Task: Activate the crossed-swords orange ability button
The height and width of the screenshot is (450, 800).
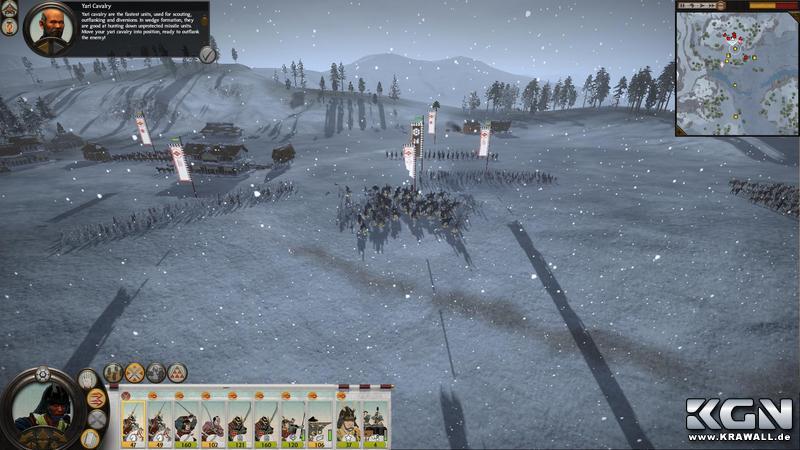Action: [134, 373]
